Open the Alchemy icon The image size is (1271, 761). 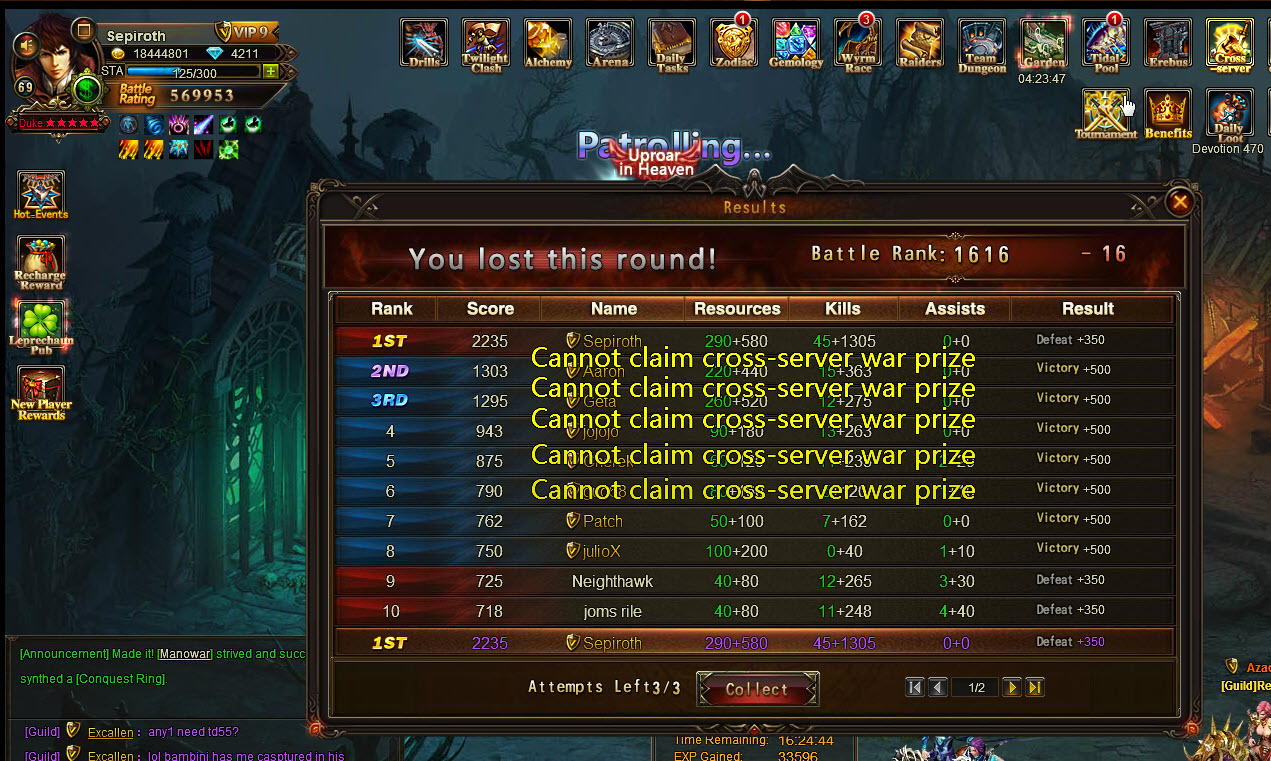click(548, 44)
